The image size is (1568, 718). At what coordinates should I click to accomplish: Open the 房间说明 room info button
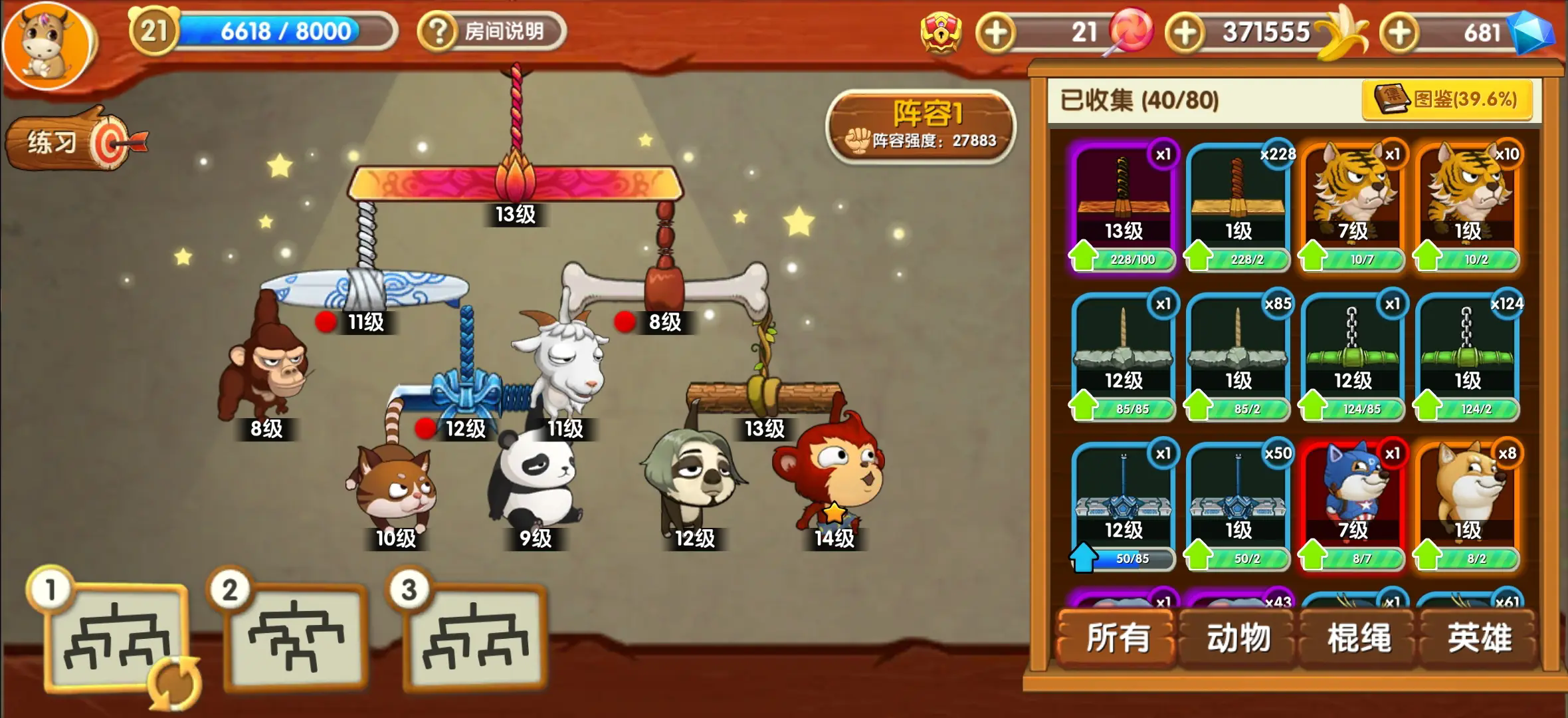492,30
